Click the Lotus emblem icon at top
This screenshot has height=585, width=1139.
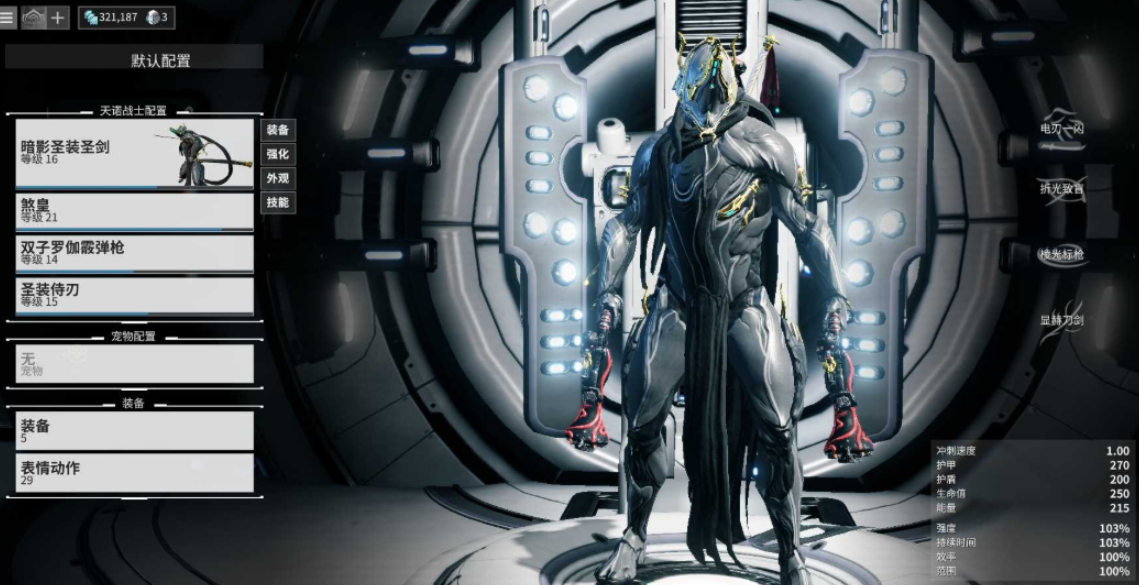[33, 17]
